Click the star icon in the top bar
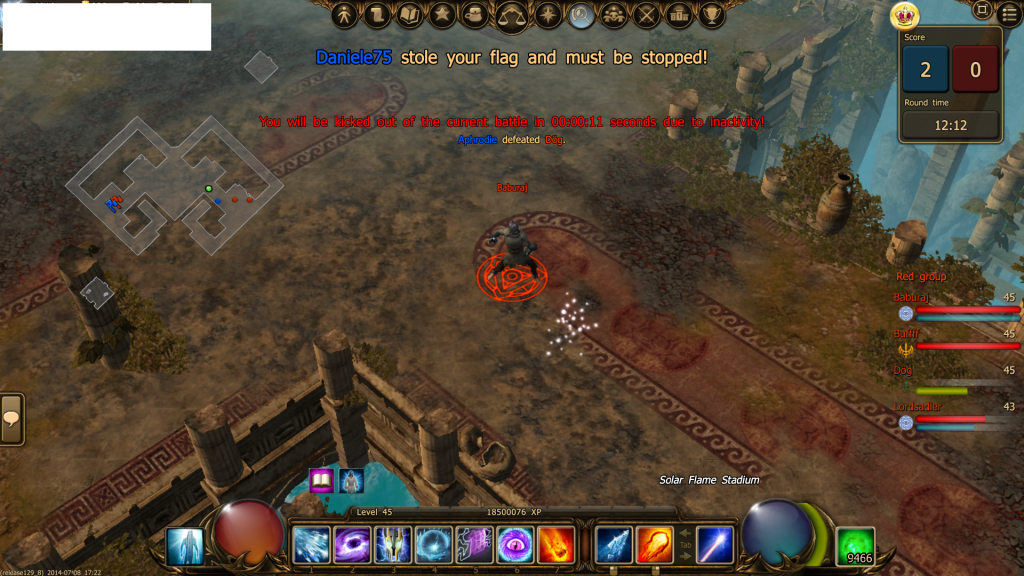The image size is (1024, 576). pyautogui.click(x=442, y=15)
